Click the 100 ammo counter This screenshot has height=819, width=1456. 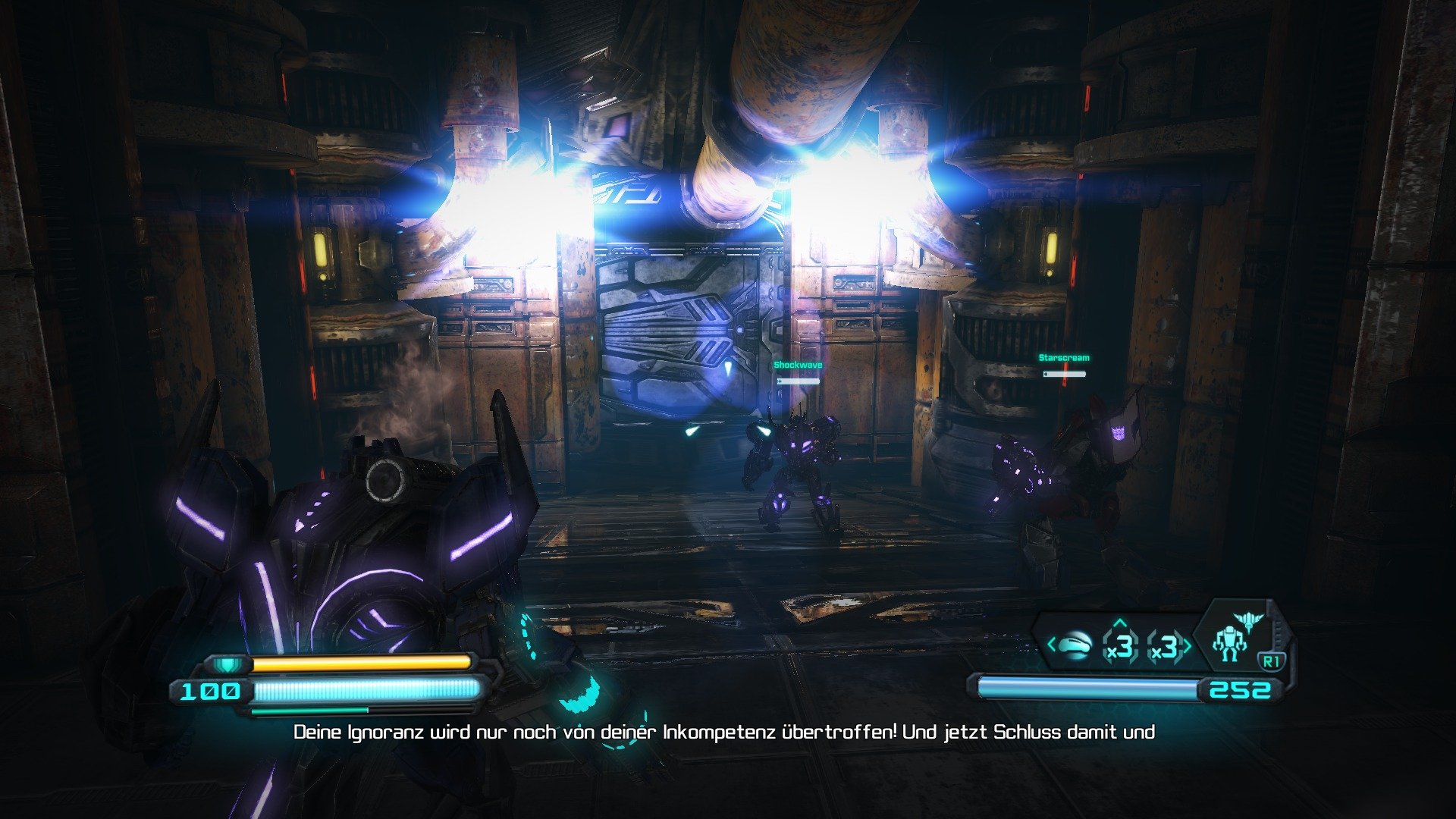[x=210, y=692]
